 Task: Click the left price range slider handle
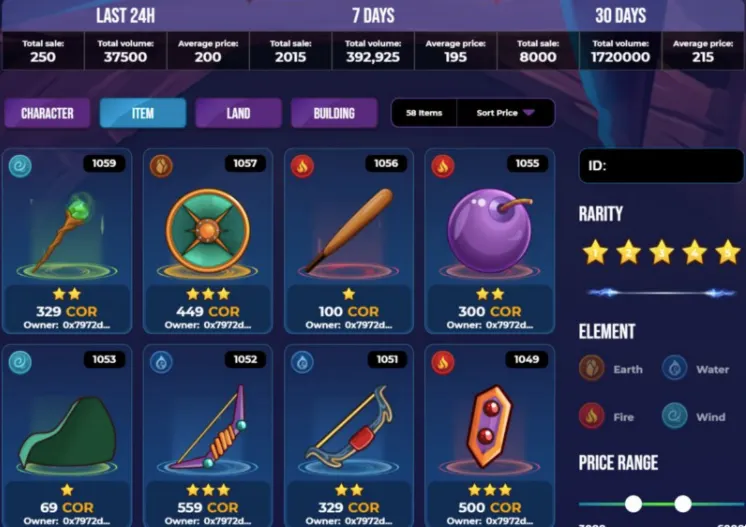tap(633, 504)
